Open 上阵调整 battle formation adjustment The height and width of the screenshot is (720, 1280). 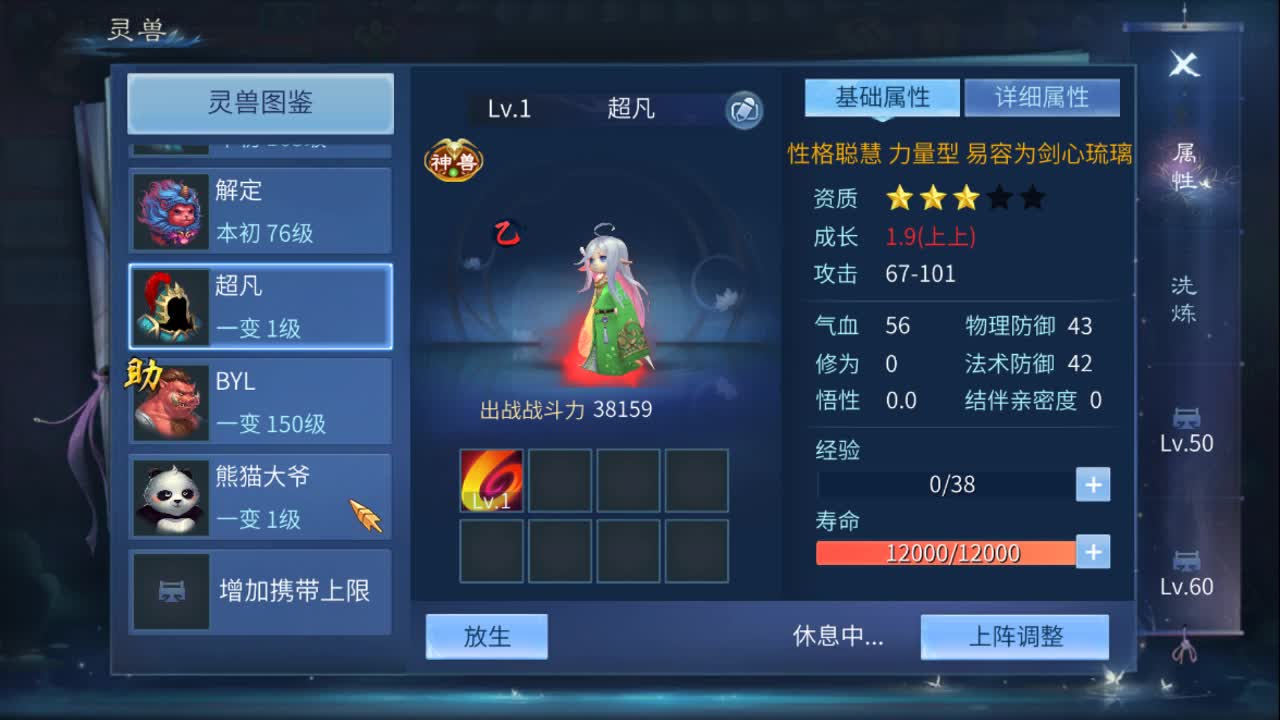[x=1015, y=636]
